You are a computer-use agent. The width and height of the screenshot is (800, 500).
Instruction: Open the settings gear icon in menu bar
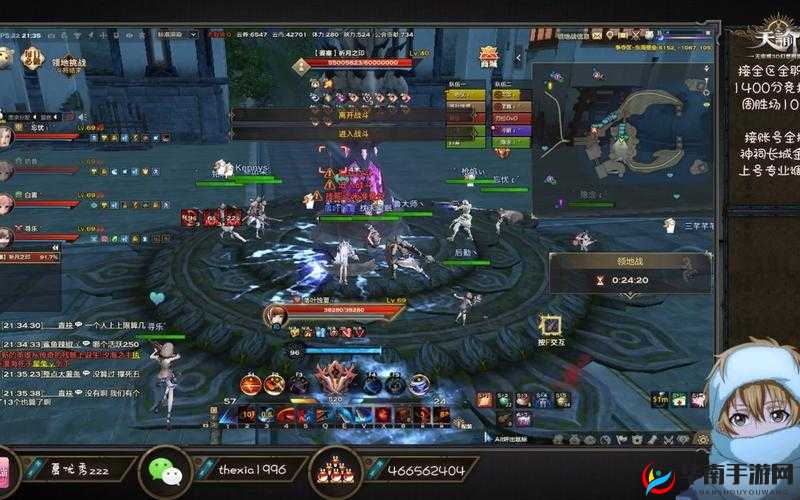[703, 439]
